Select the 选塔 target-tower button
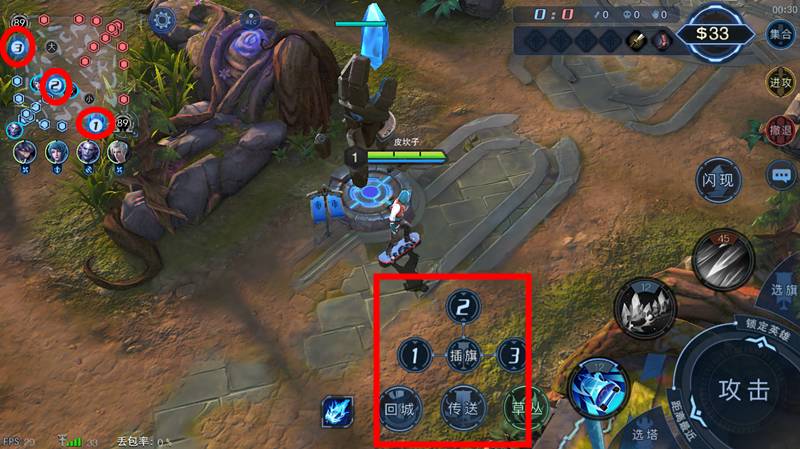Screen dimensions: 800x449 coord(644,434)
